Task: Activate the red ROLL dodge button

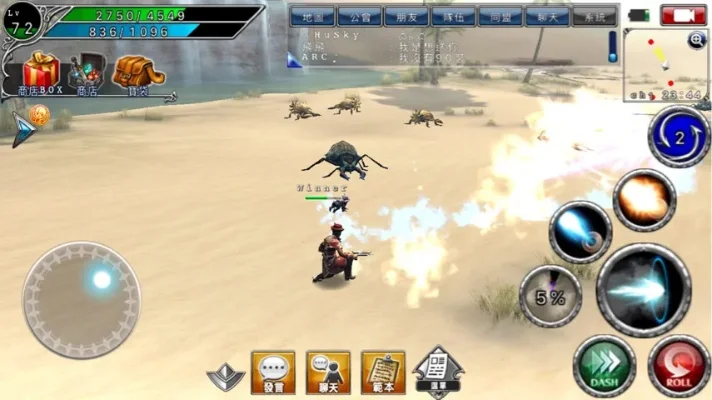Action: click(678, 365)
